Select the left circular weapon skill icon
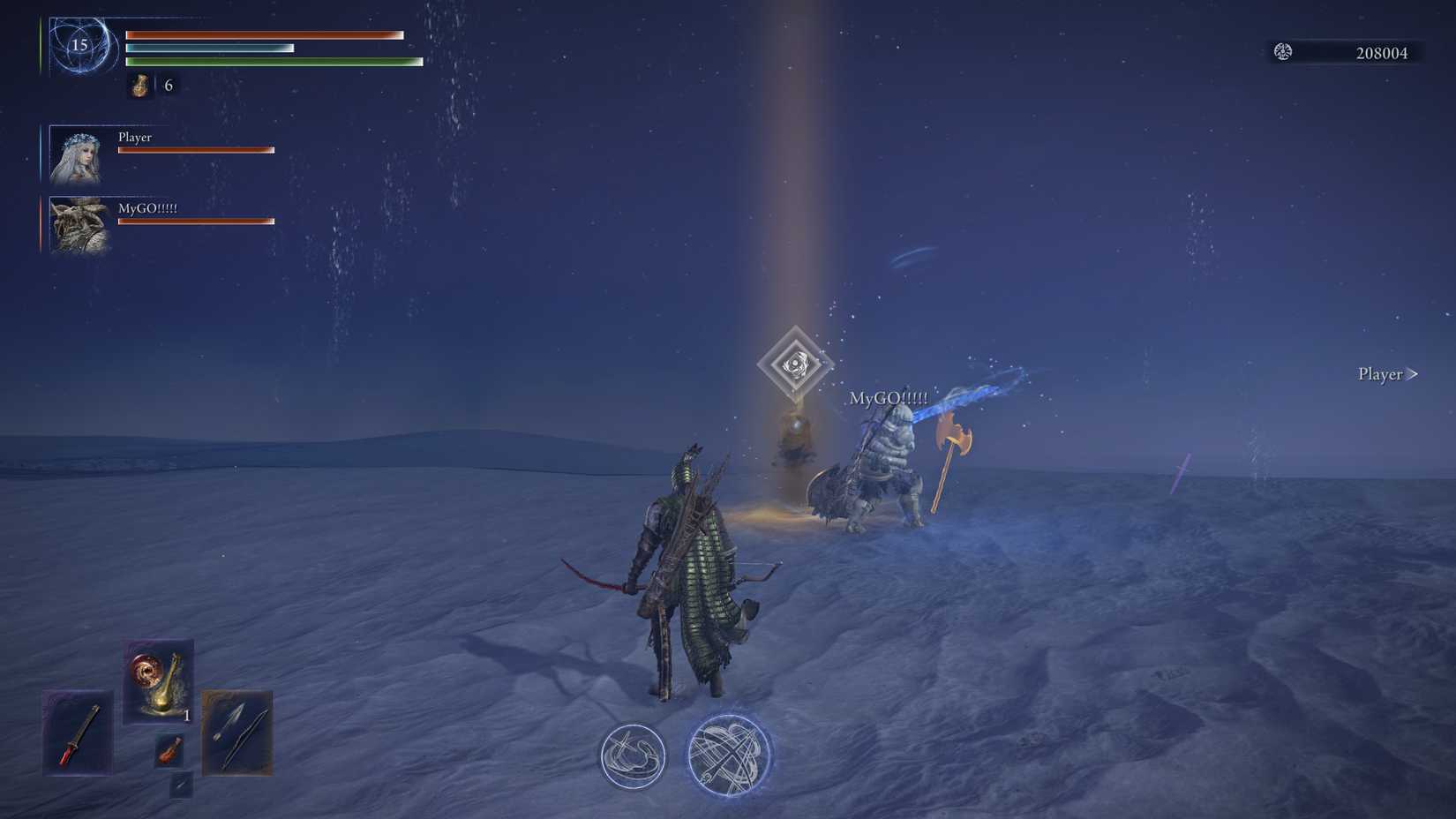 [x=631, y=755]
